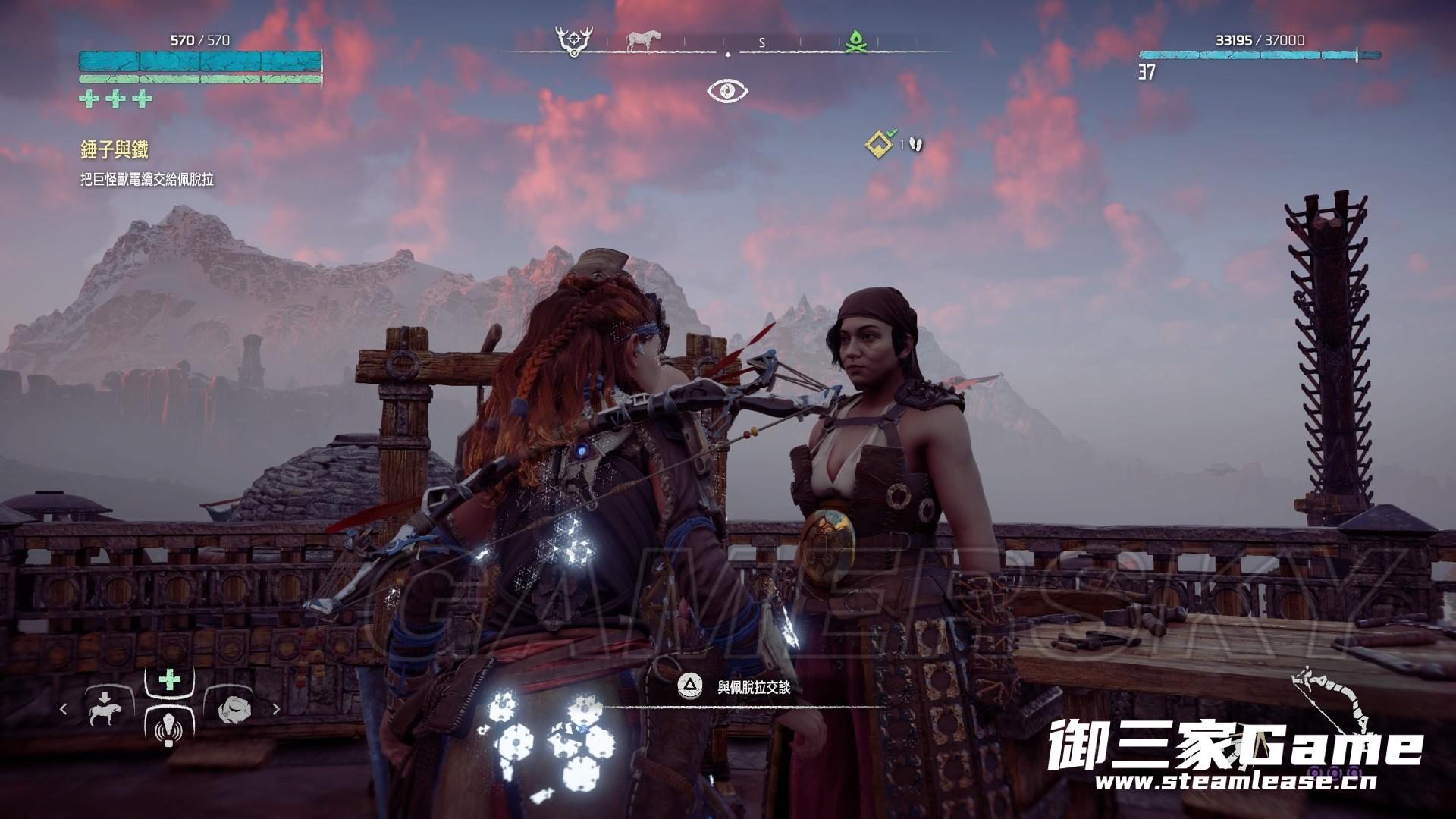The image size is (1456, 819).
Task: Click the hunting grounds antler compass marker
Action: coord(573,40)
